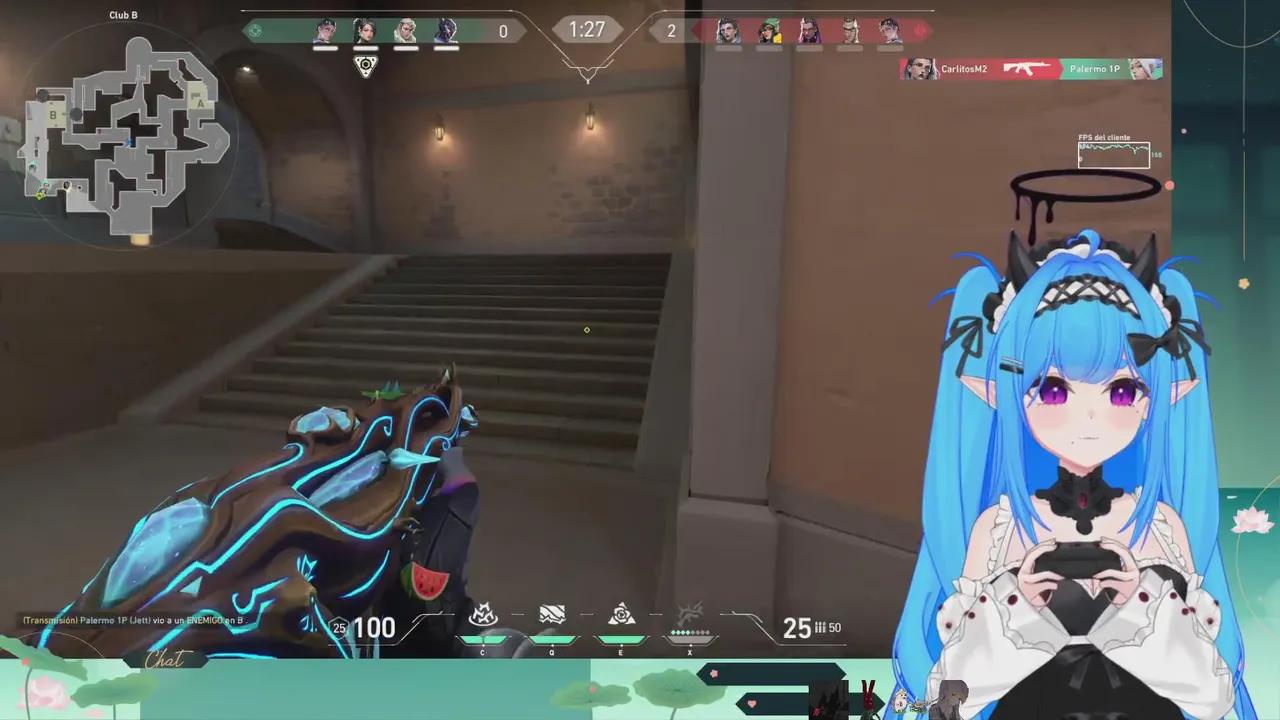Click the round timer showing 1:27

tap(588, 30)
